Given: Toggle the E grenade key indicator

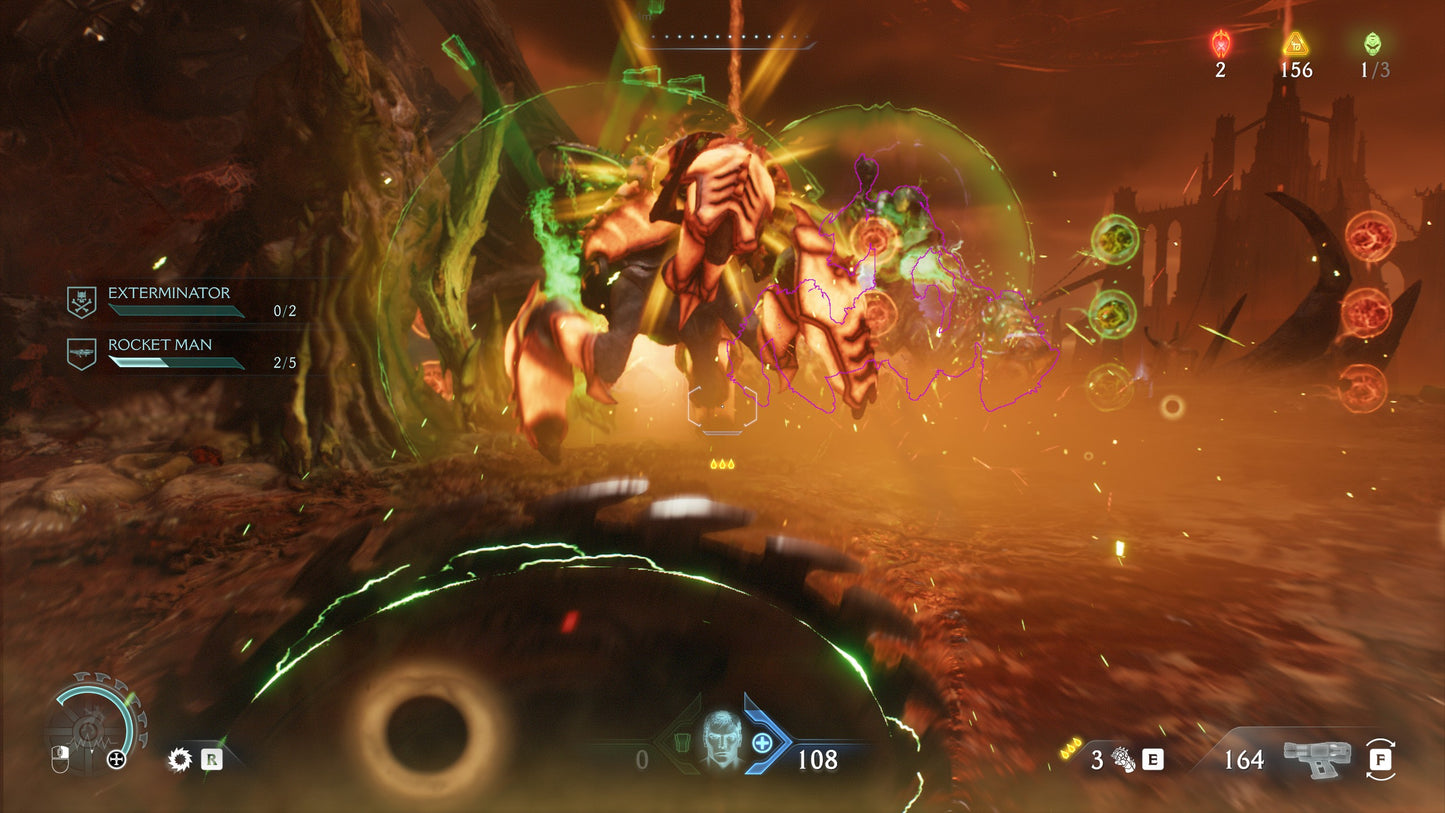Looking at the screenshot, I should tap(1152, 760).
